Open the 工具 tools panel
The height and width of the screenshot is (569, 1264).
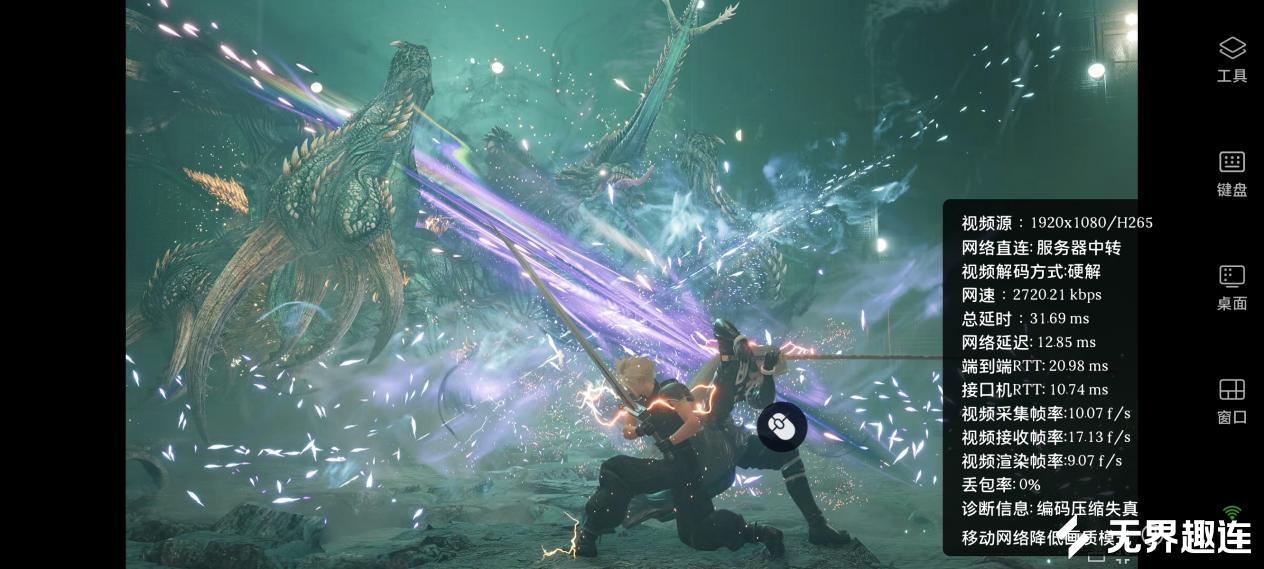coord(1231,58)
